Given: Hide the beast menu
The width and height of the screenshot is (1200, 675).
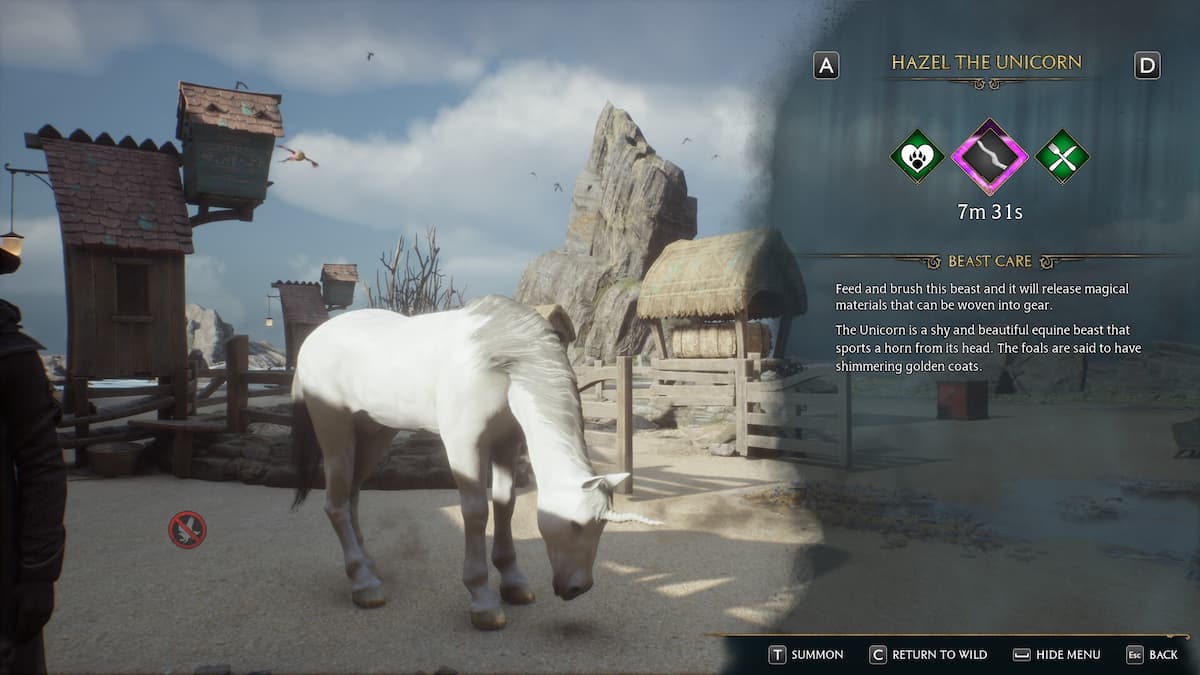Looking at the screenshot, I should pos(1056,654).
